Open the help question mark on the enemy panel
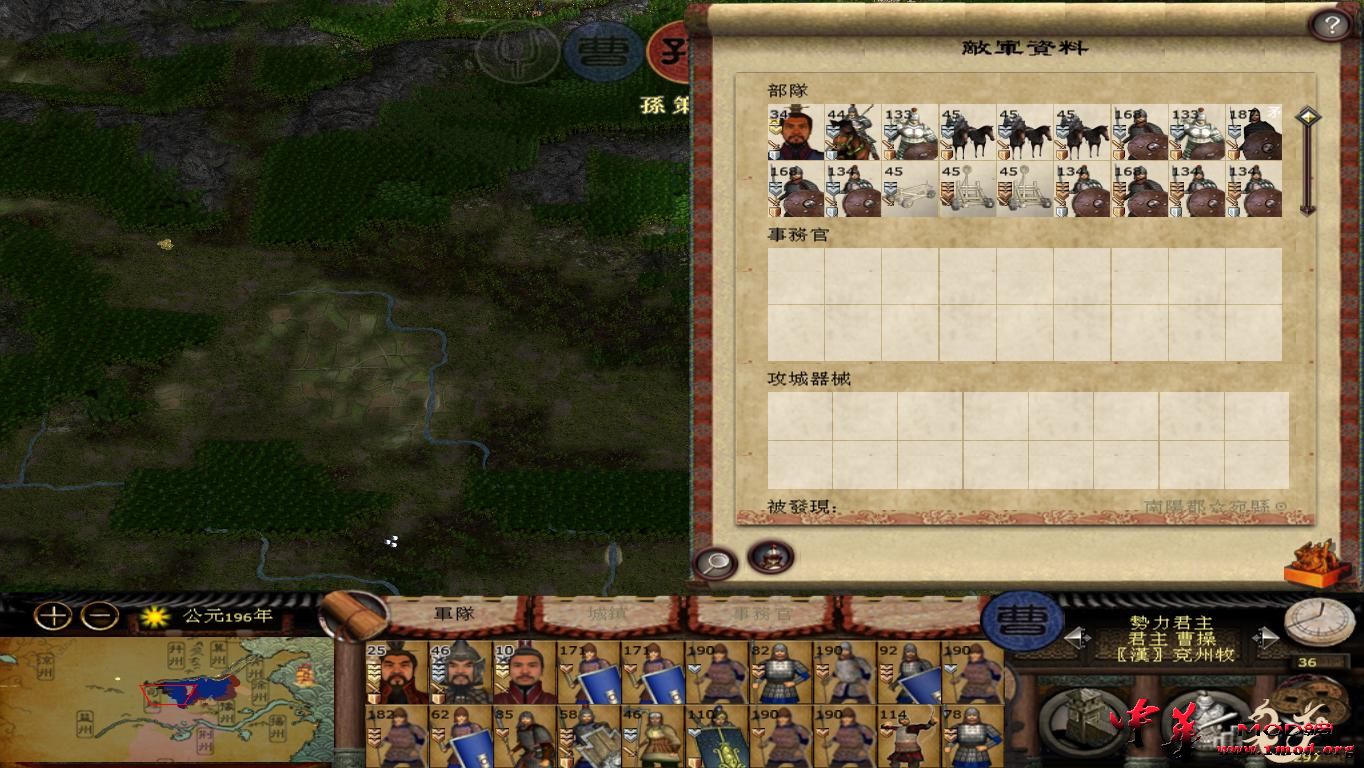1364x768 pixels. [1332, 23]
